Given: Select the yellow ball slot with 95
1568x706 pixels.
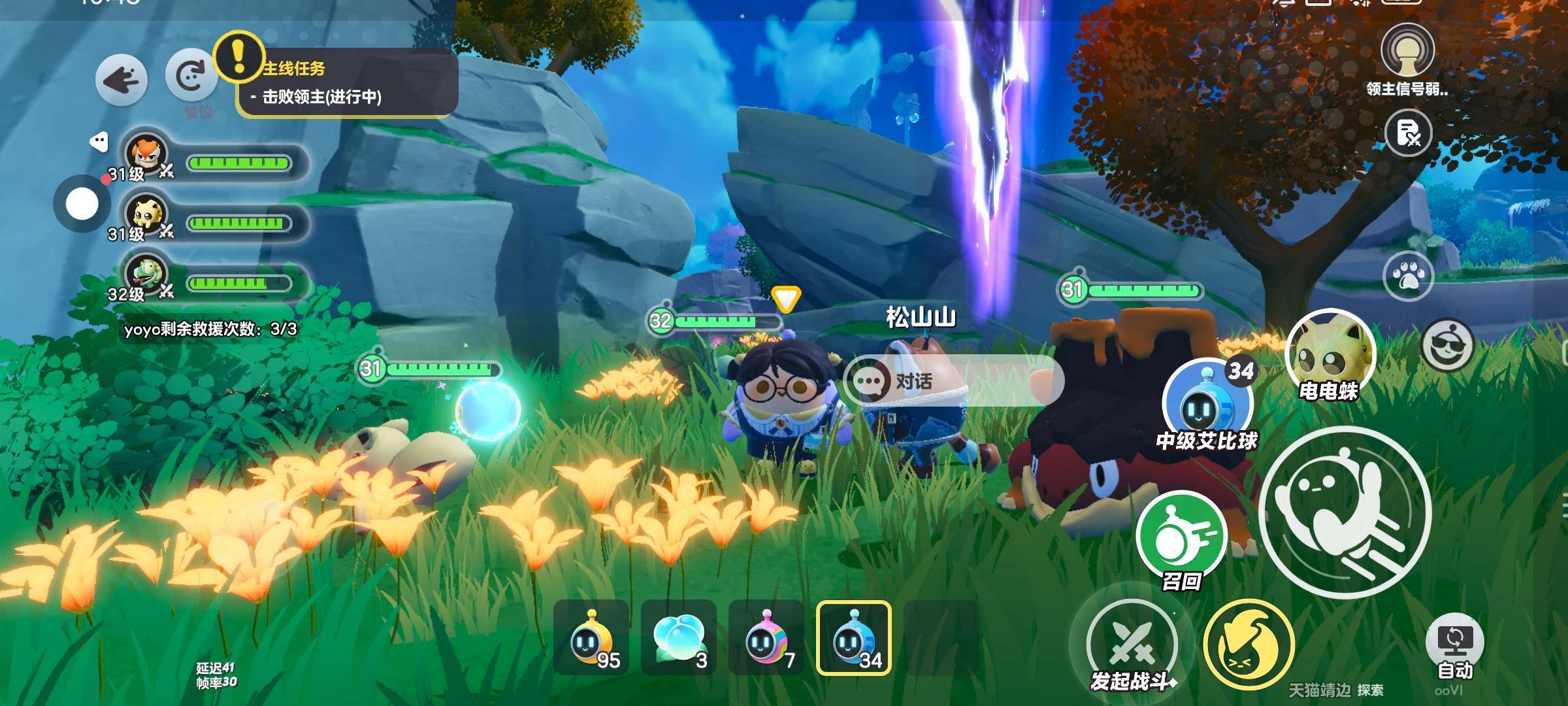Looking at the screenshot, I should coord(591,637).
